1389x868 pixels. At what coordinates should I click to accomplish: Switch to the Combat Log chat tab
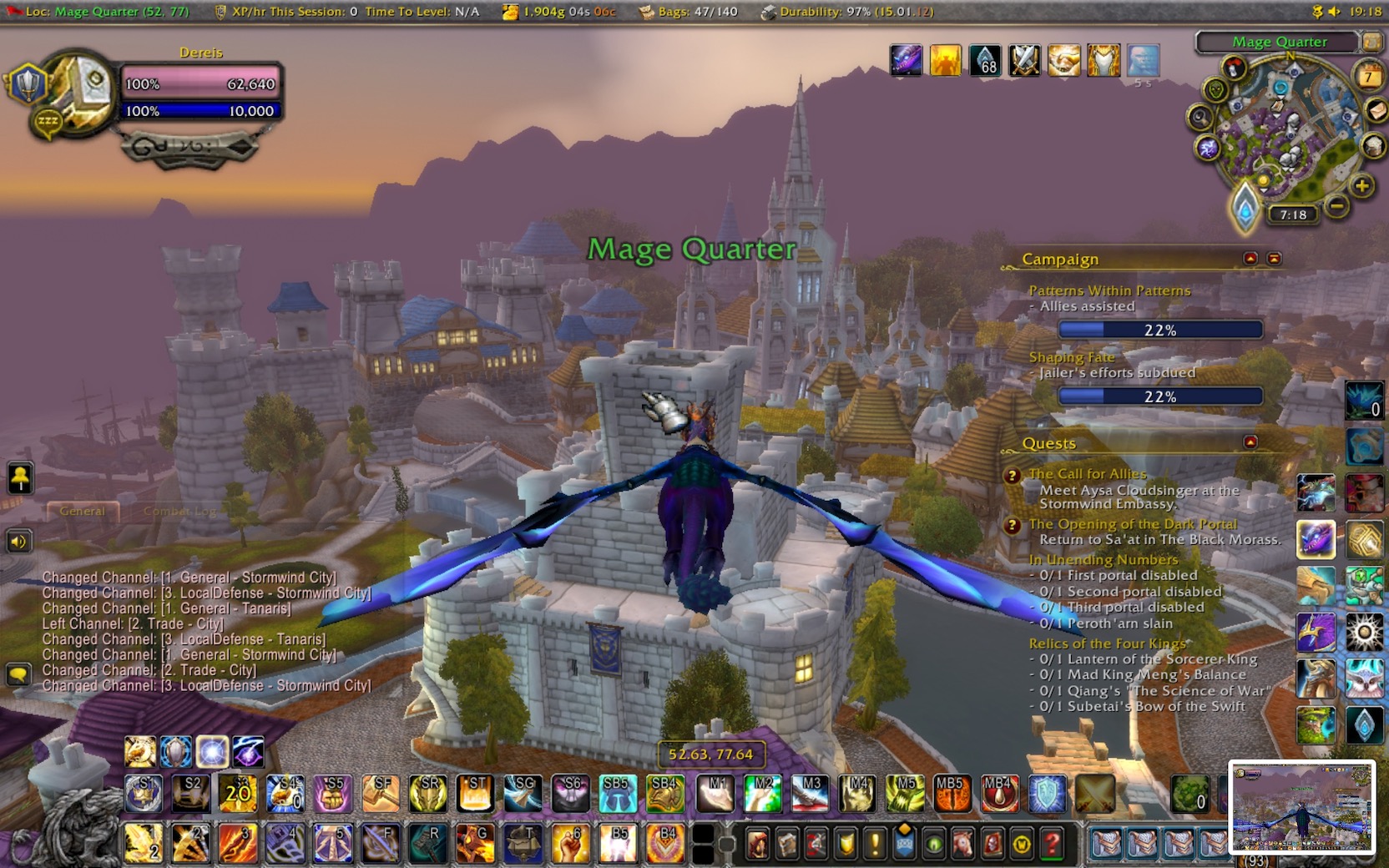[179, 511]
